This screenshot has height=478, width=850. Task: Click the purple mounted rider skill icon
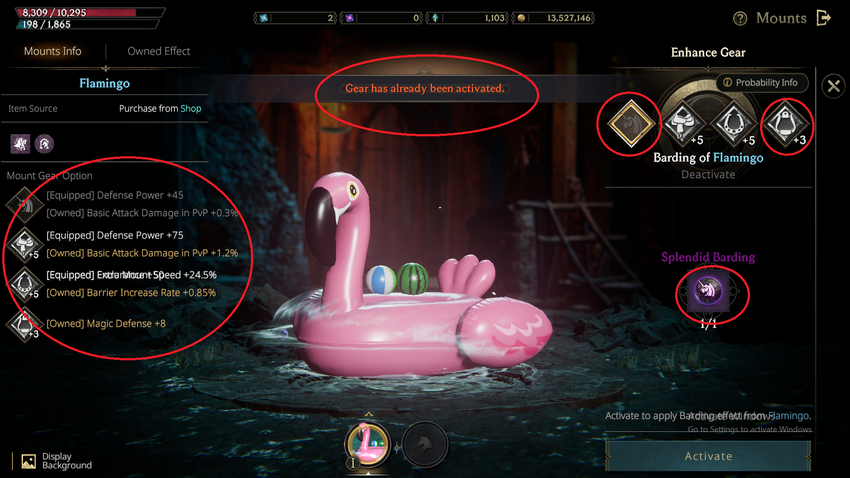click(20, 144)
